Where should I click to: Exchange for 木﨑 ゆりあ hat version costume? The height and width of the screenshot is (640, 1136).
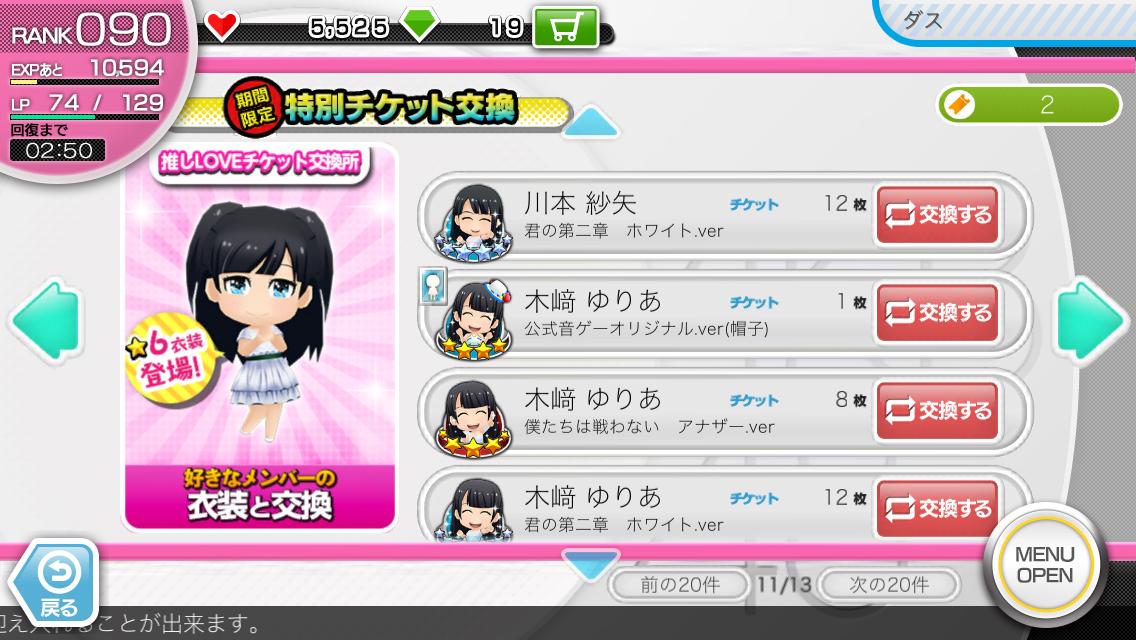point(937,314)
